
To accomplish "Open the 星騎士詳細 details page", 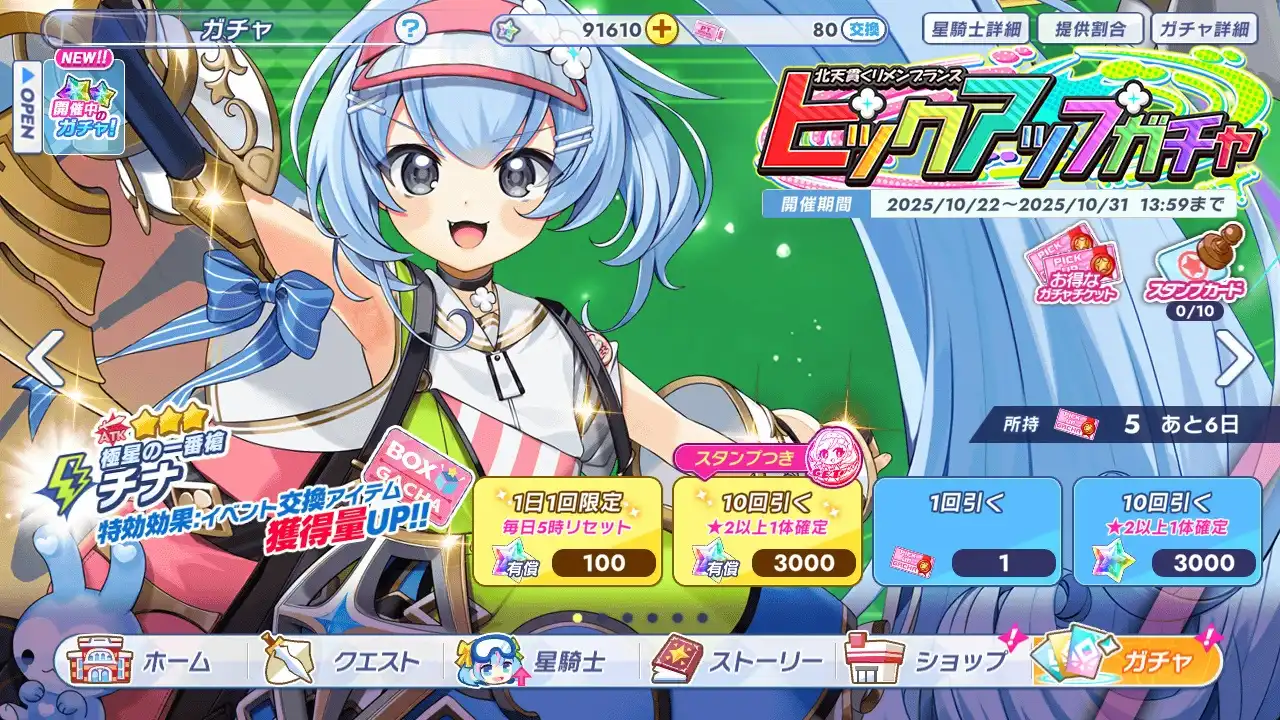I will [974, 29].
